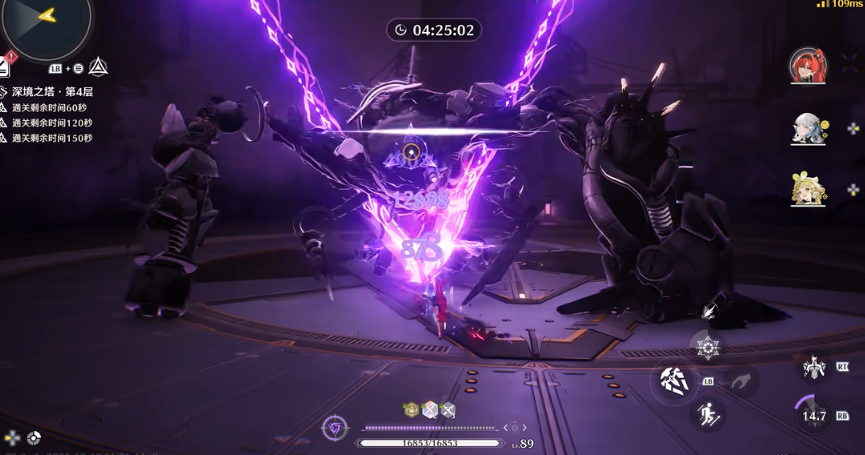Click the purple circular emblem beside health bar
This screenshot has height=455, width=865.
(335, 429)
